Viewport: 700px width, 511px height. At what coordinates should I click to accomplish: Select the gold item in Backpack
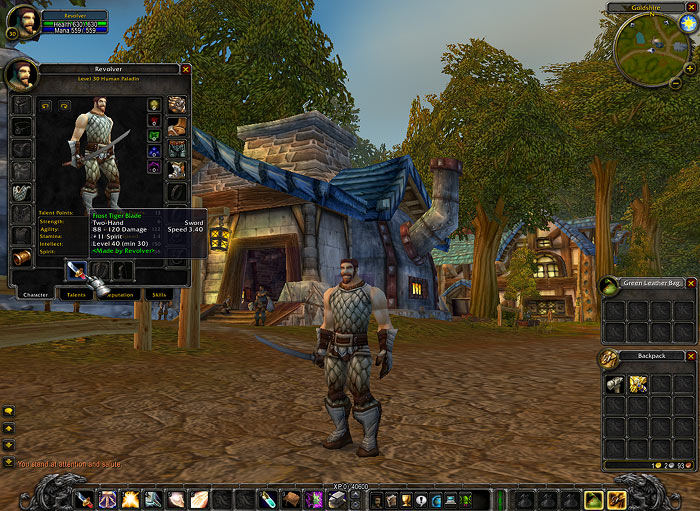click(636, 383)
